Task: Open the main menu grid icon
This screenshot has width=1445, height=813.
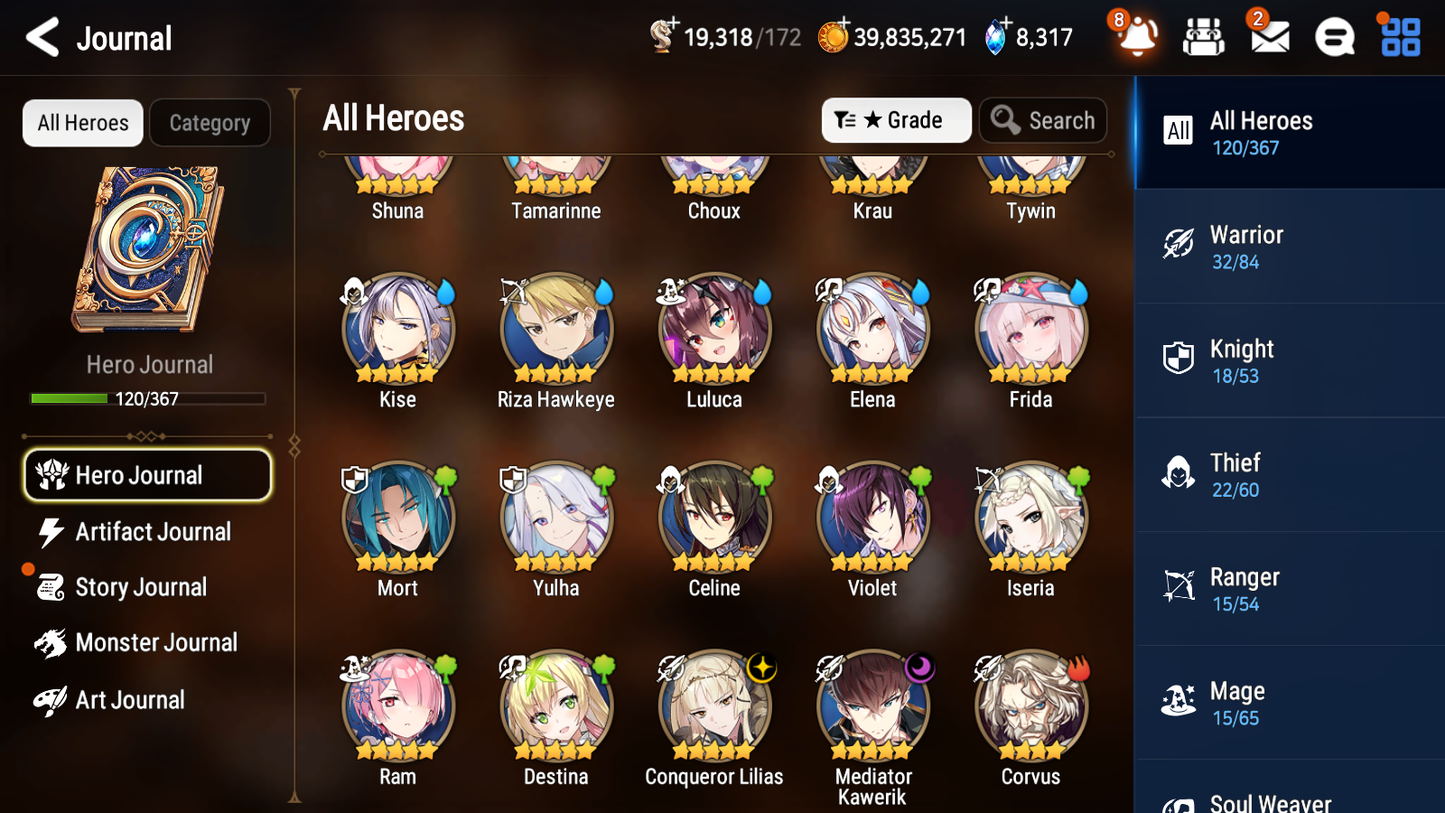Action: point(1399,36)
